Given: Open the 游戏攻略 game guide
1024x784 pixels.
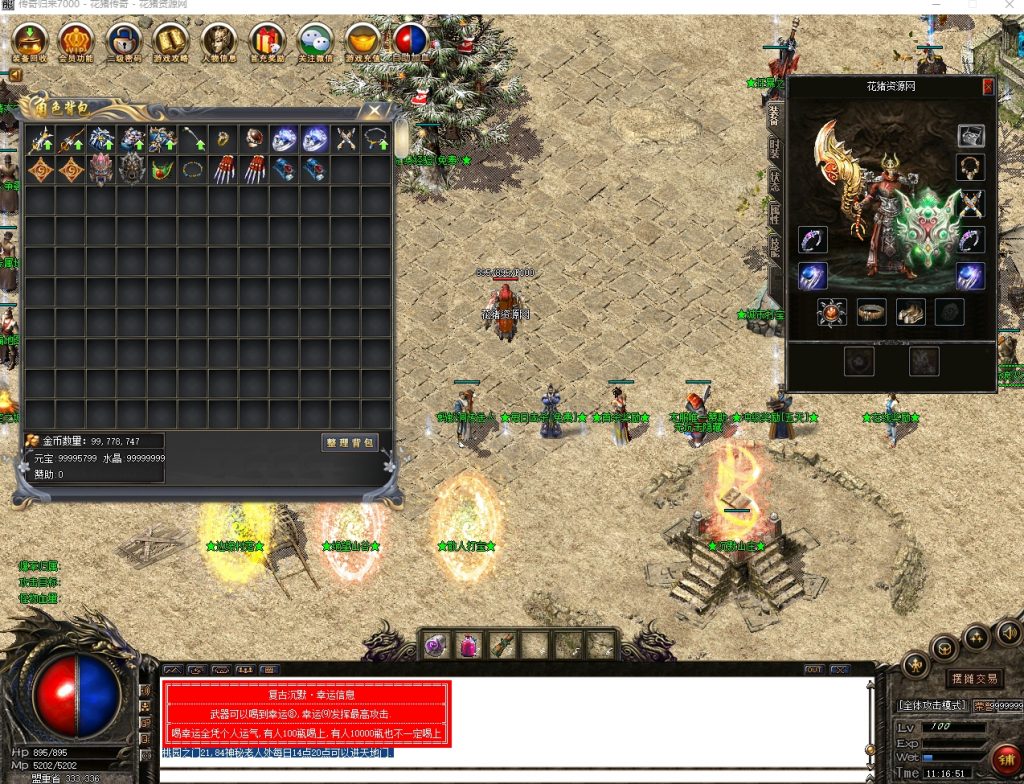Looking at the screenshot, I should (x=171, y=43).
